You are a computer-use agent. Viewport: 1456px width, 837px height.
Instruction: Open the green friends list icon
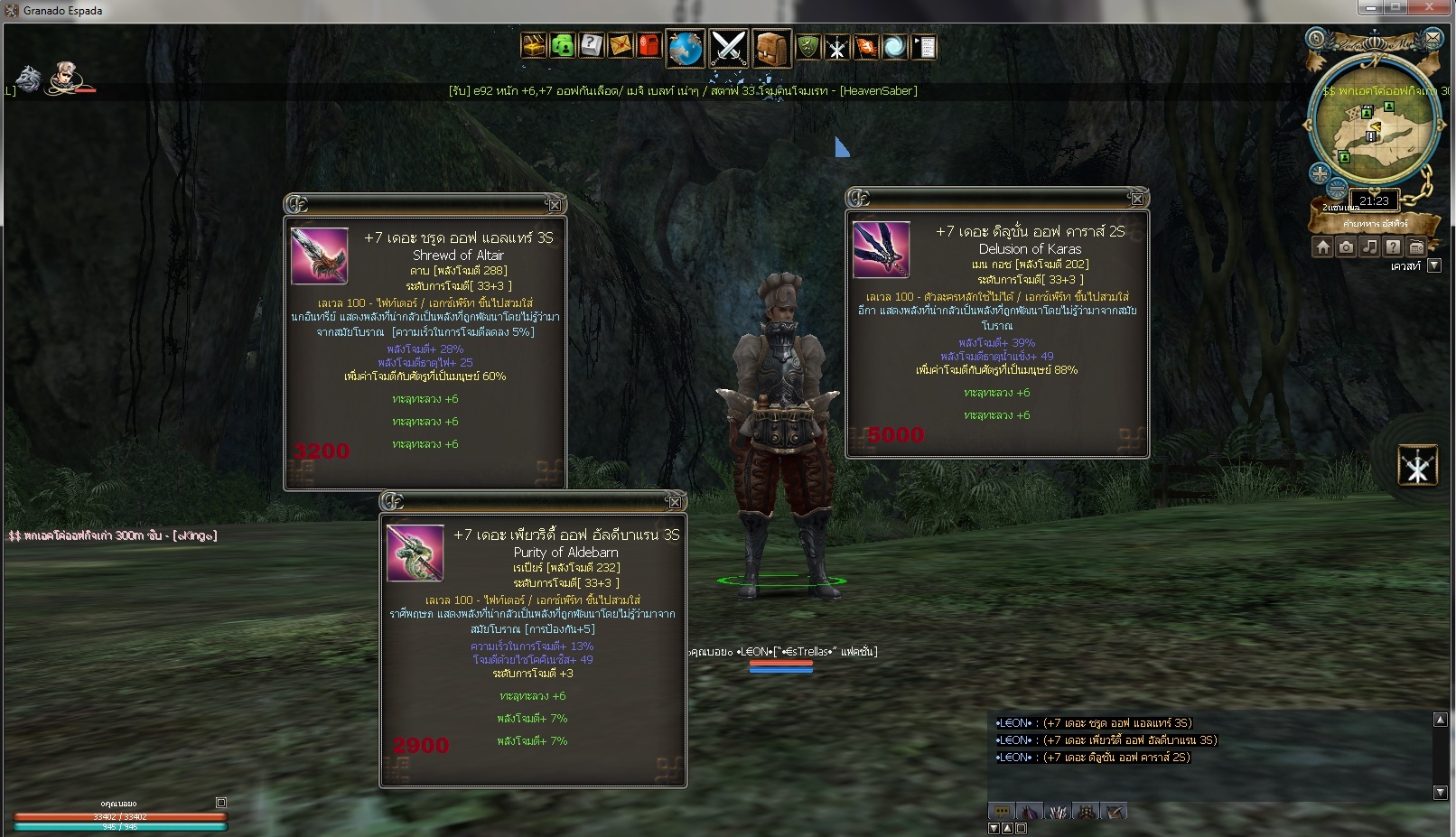click(563, 45)
